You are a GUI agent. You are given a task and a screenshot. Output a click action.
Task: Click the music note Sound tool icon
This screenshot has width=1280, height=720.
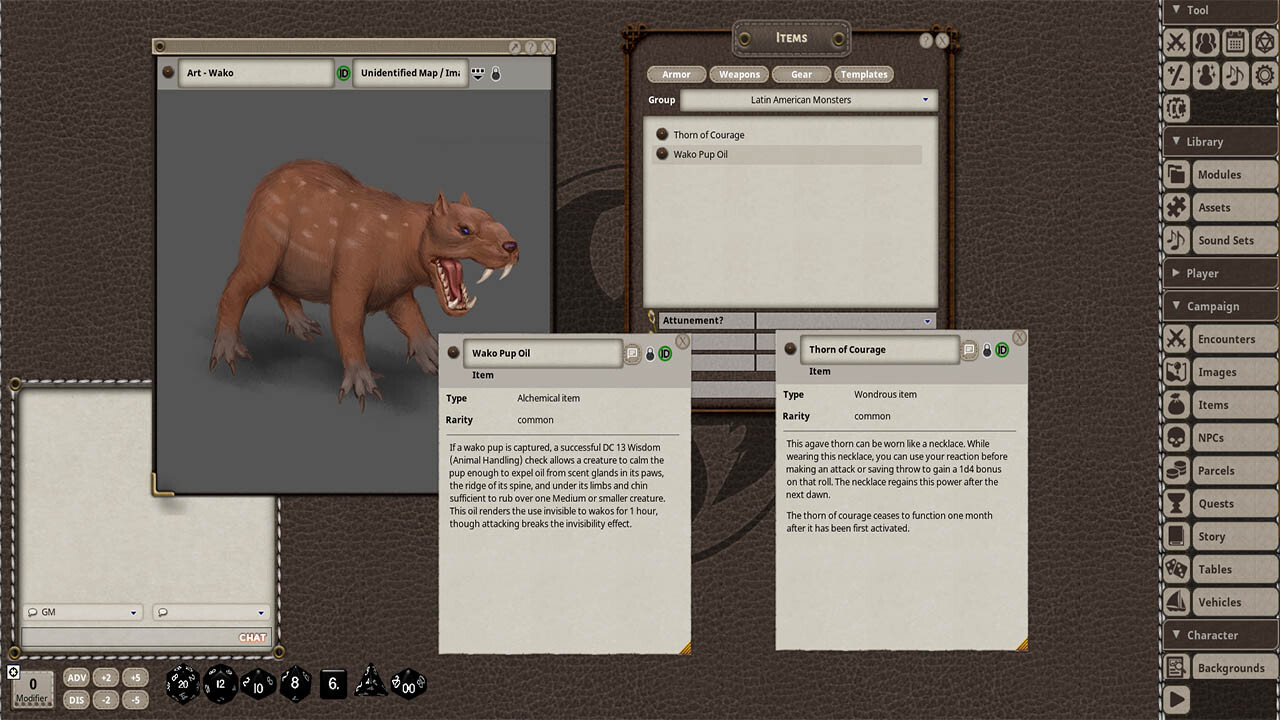click(x=1236, y=75)
